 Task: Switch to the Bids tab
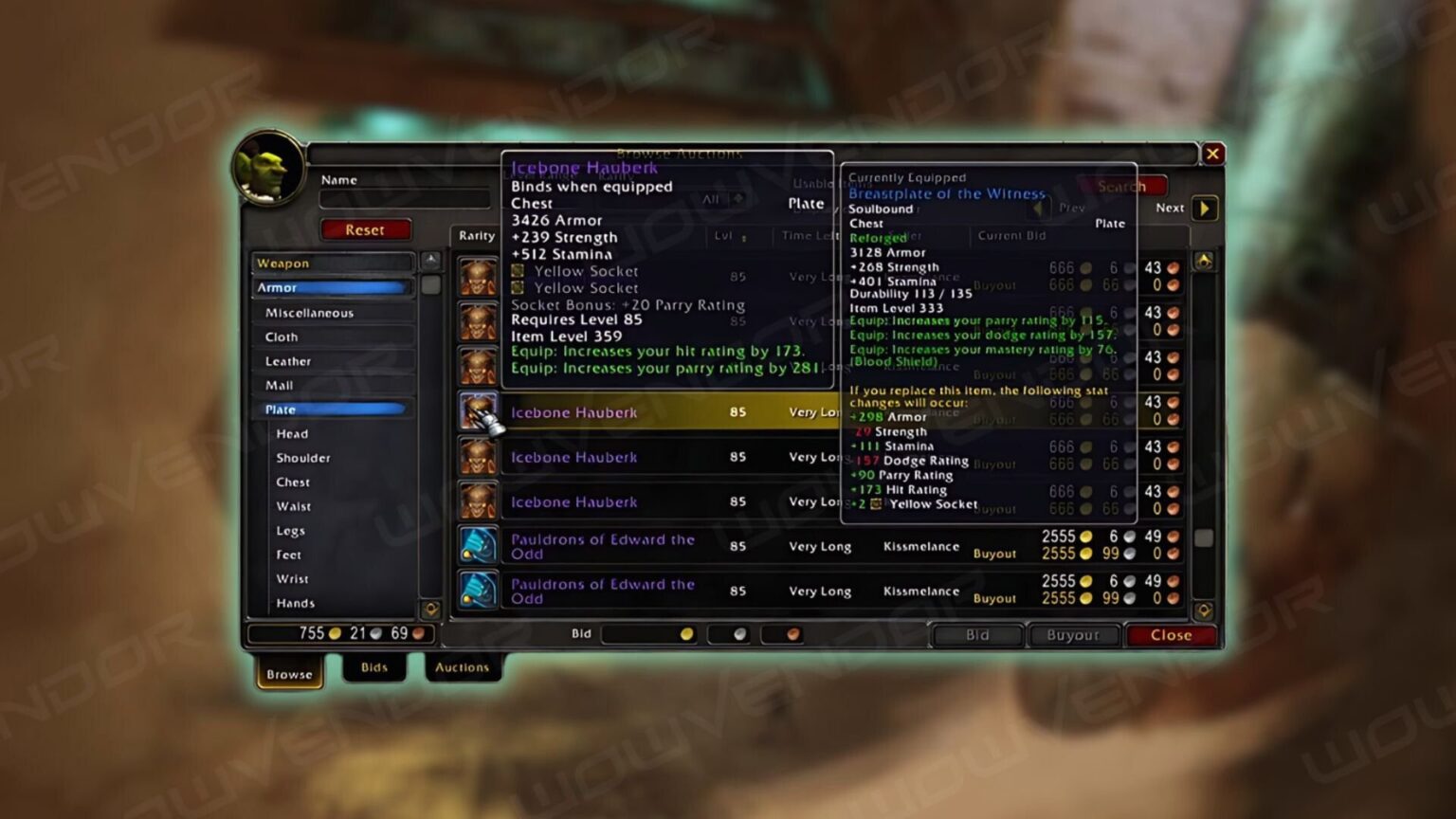(x=375, y=667)
